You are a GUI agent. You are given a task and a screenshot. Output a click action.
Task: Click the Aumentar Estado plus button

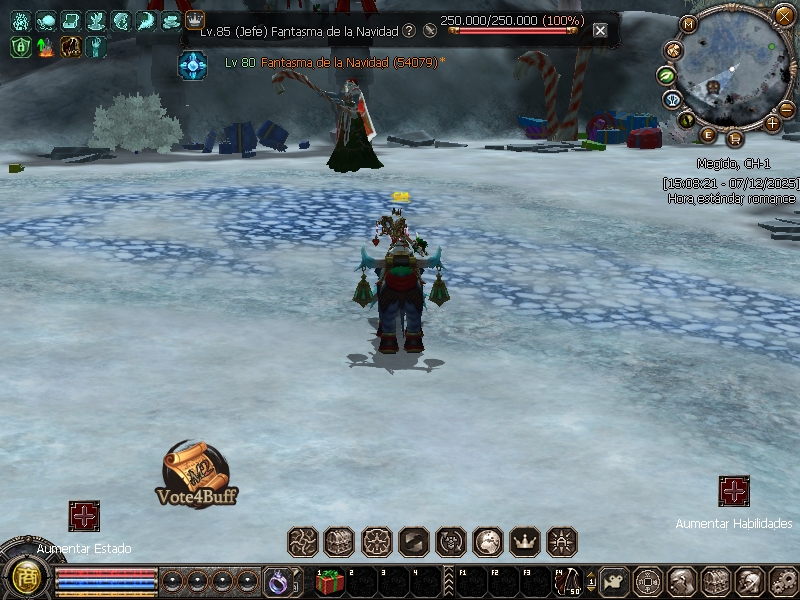pyautogui.click(x=84, y=516)
